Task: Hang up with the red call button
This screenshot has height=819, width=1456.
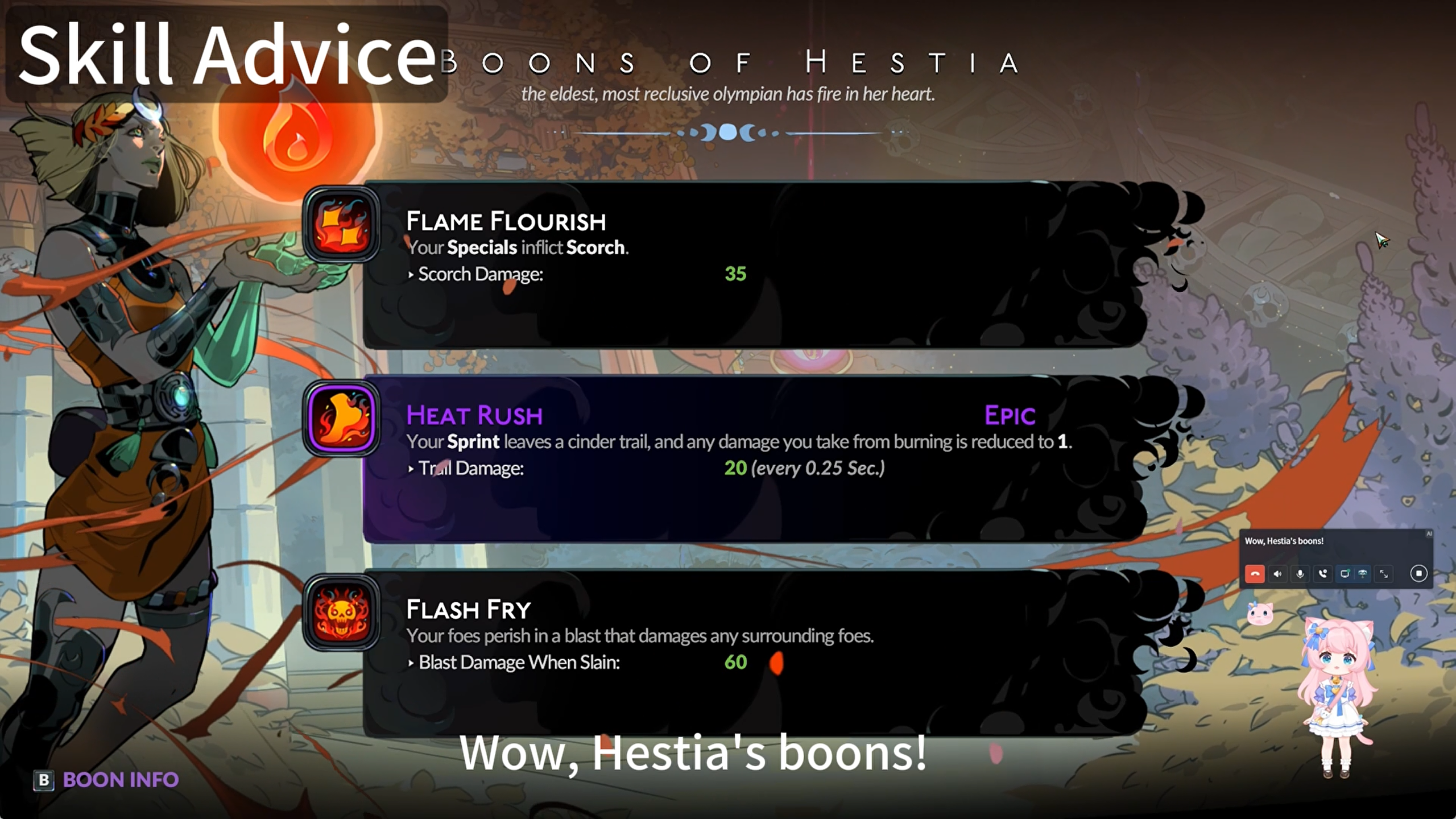Action: click(1255, 574)
